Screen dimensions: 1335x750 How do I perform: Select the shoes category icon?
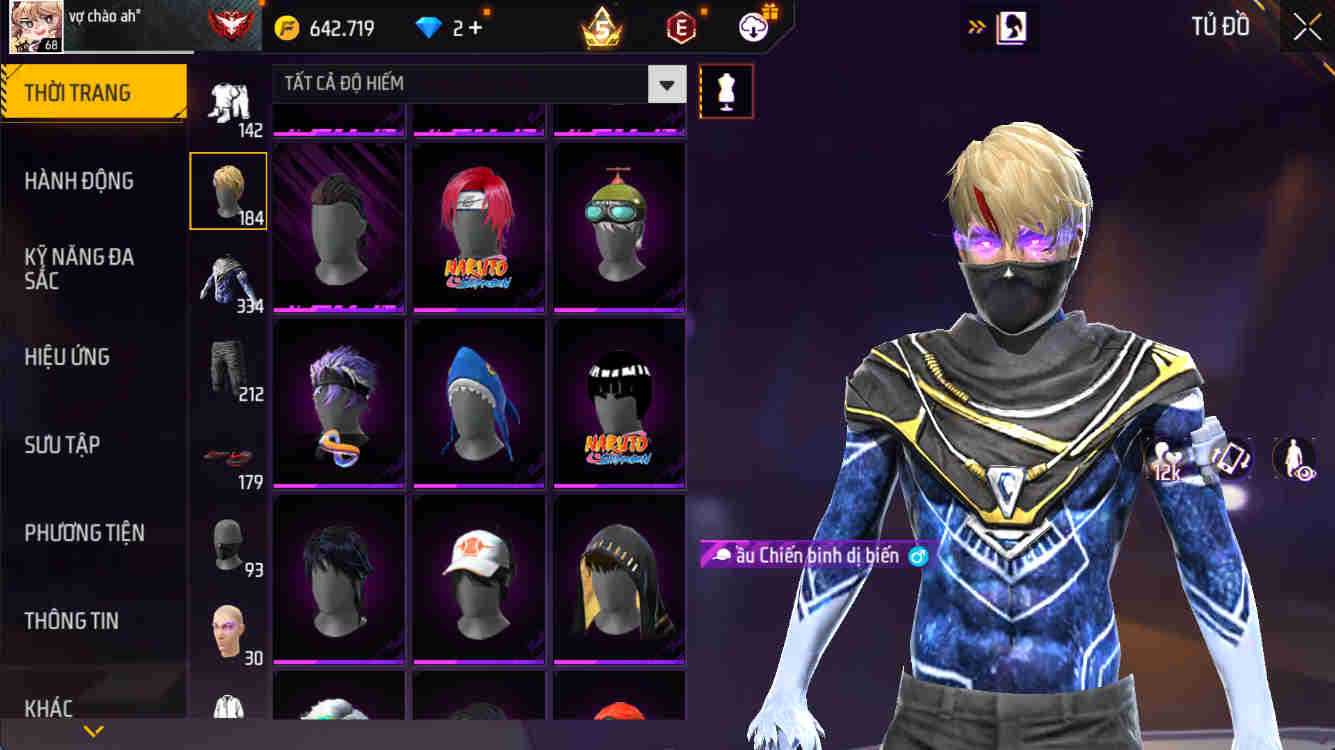pyautogui.click(x=228, y=455)
